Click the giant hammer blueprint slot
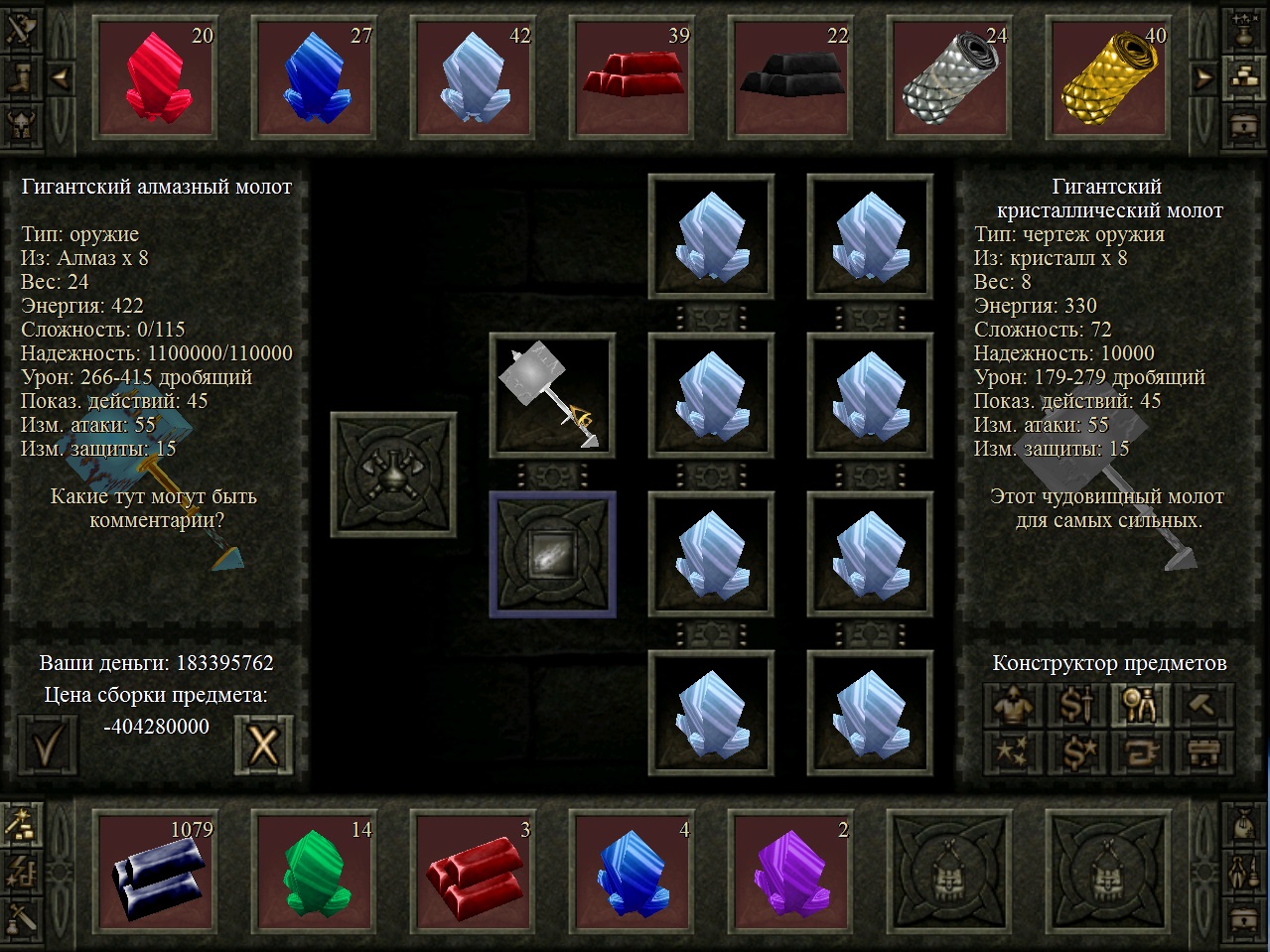 pos(552,395)
